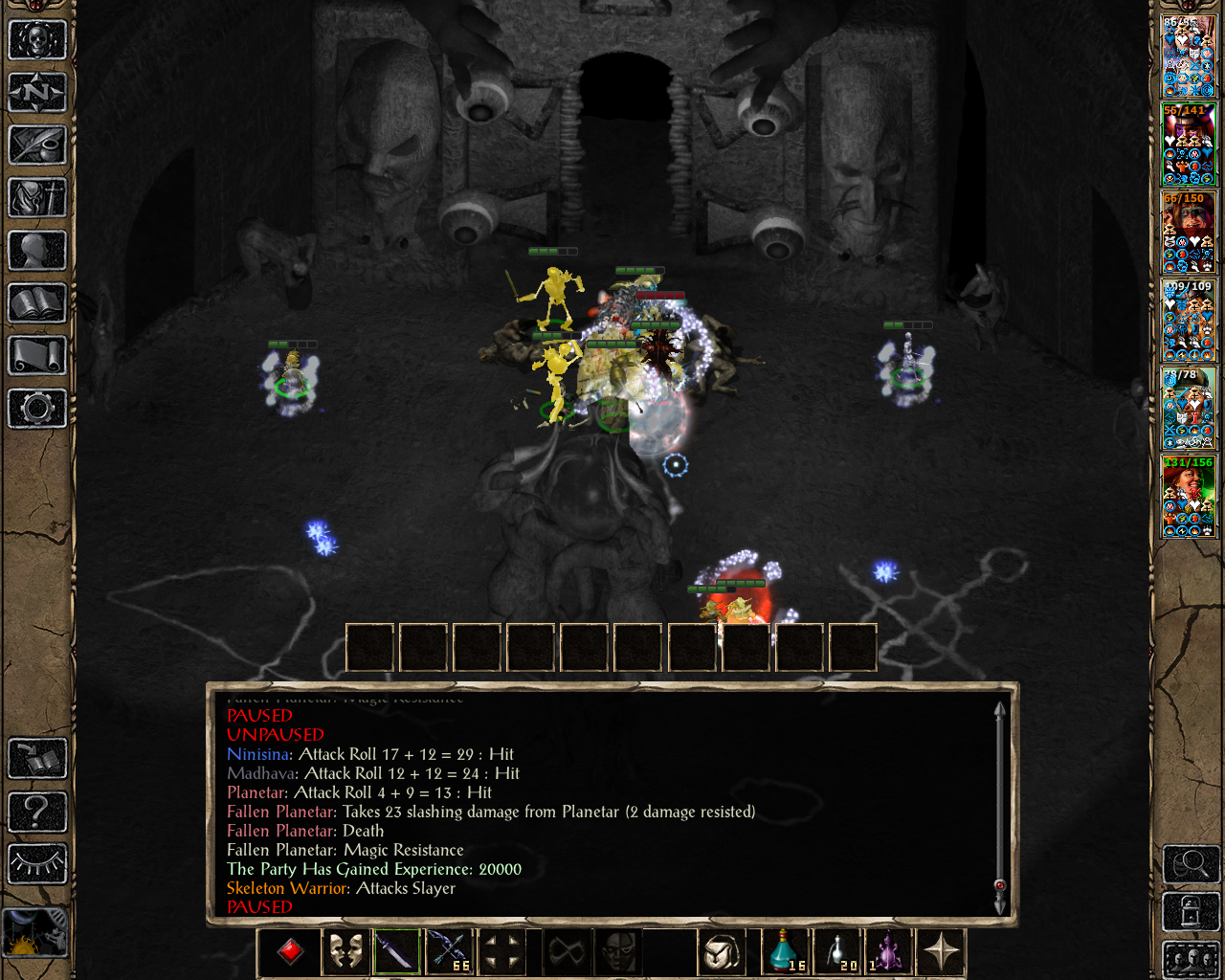
Task: Open the area map with the compass icon
Action: (37, 93)
